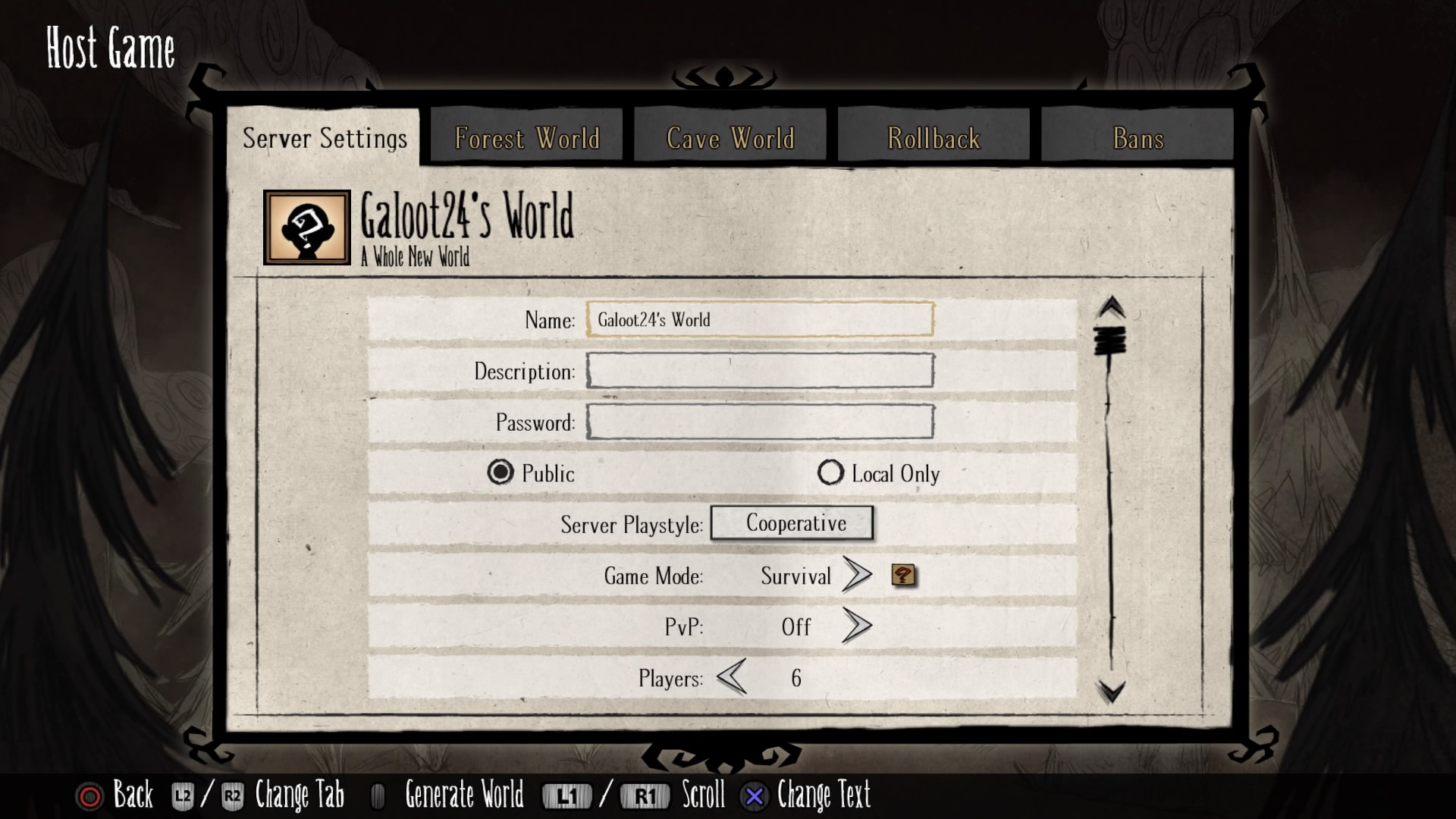Select the Server Settings tab
Image resolution: width=1456 pixels, height=819 pixels.
point(325,138)
